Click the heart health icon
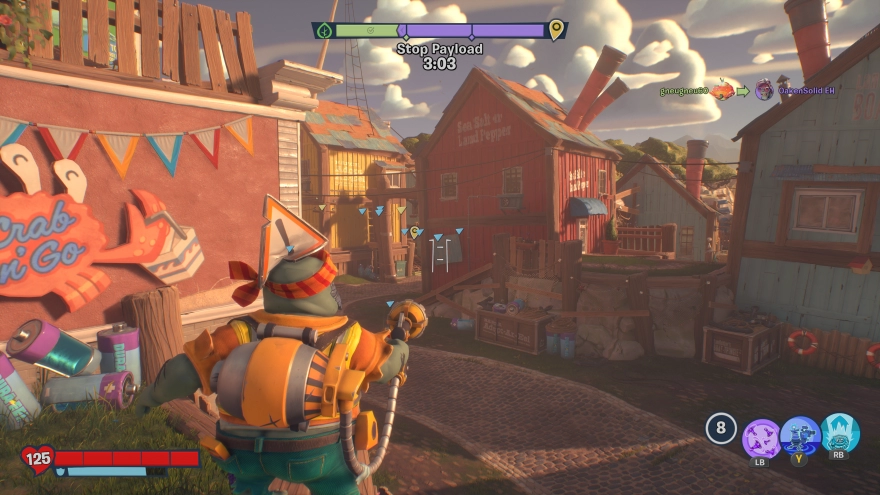880x495 pixels. 38,460
